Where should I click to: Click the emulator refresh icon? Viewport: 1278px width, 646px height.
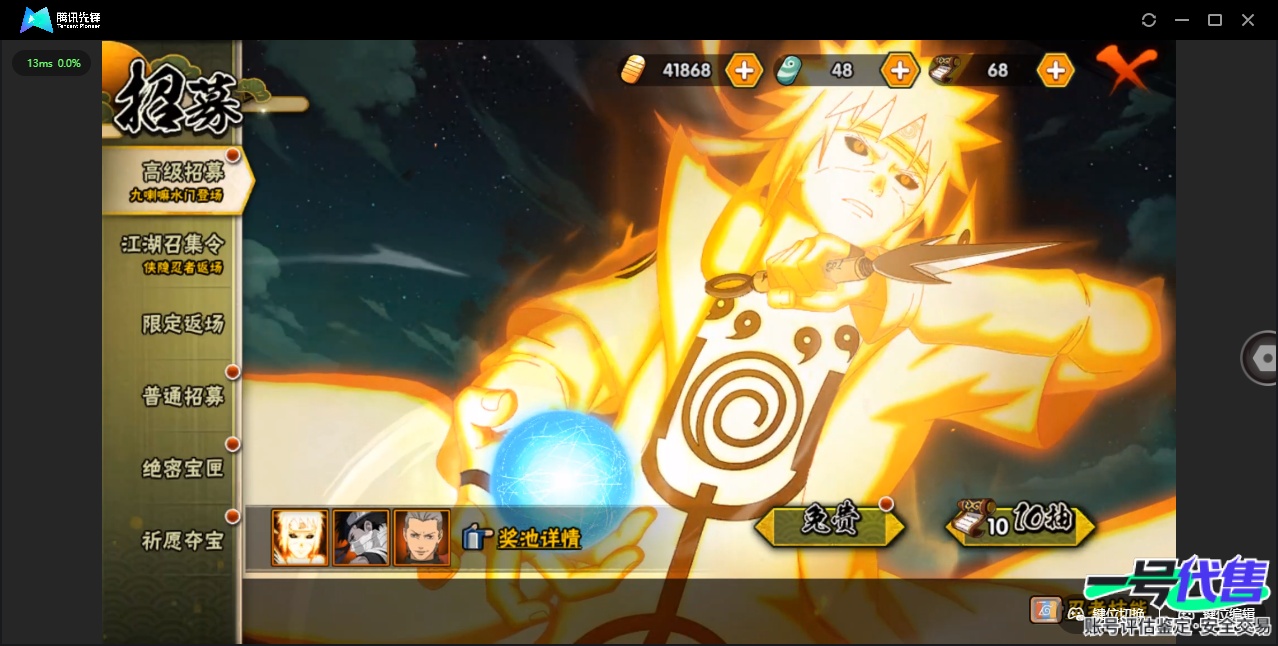coord(1149,20)
